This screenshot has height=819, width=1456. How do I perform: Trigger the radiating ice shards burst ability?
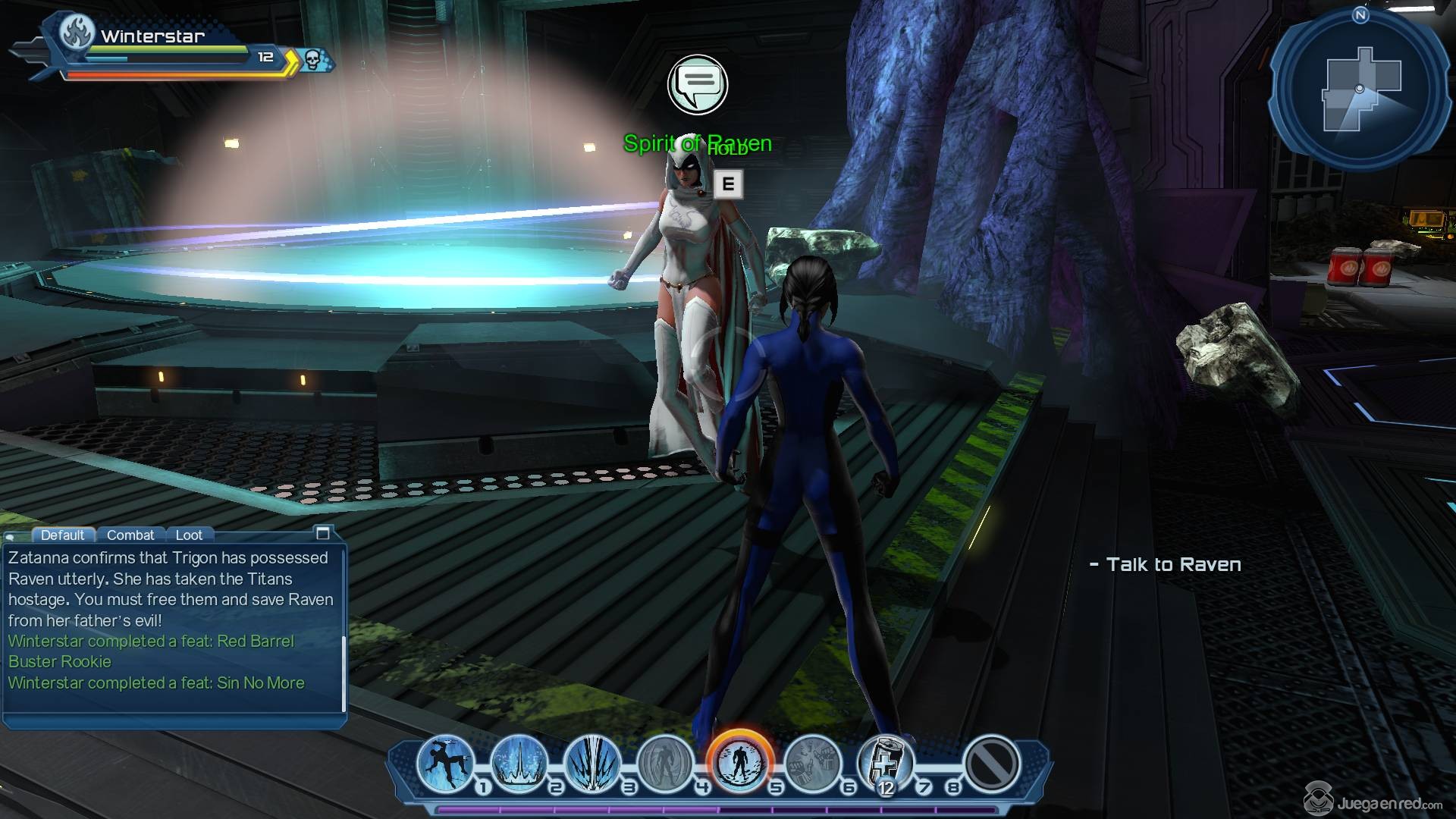(x=592, y=764)
